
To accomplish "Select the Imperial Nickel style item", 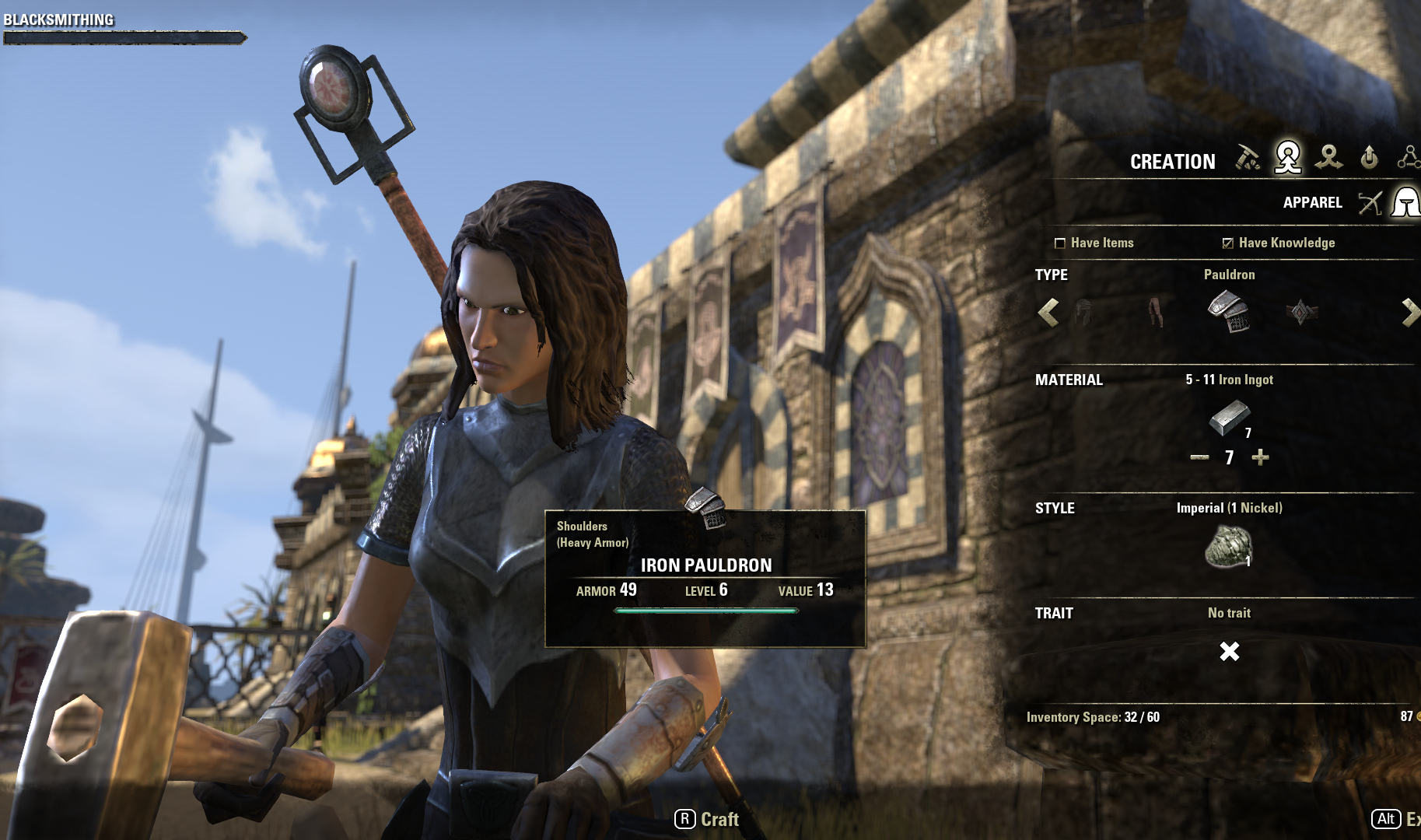I will (1229, 547).
